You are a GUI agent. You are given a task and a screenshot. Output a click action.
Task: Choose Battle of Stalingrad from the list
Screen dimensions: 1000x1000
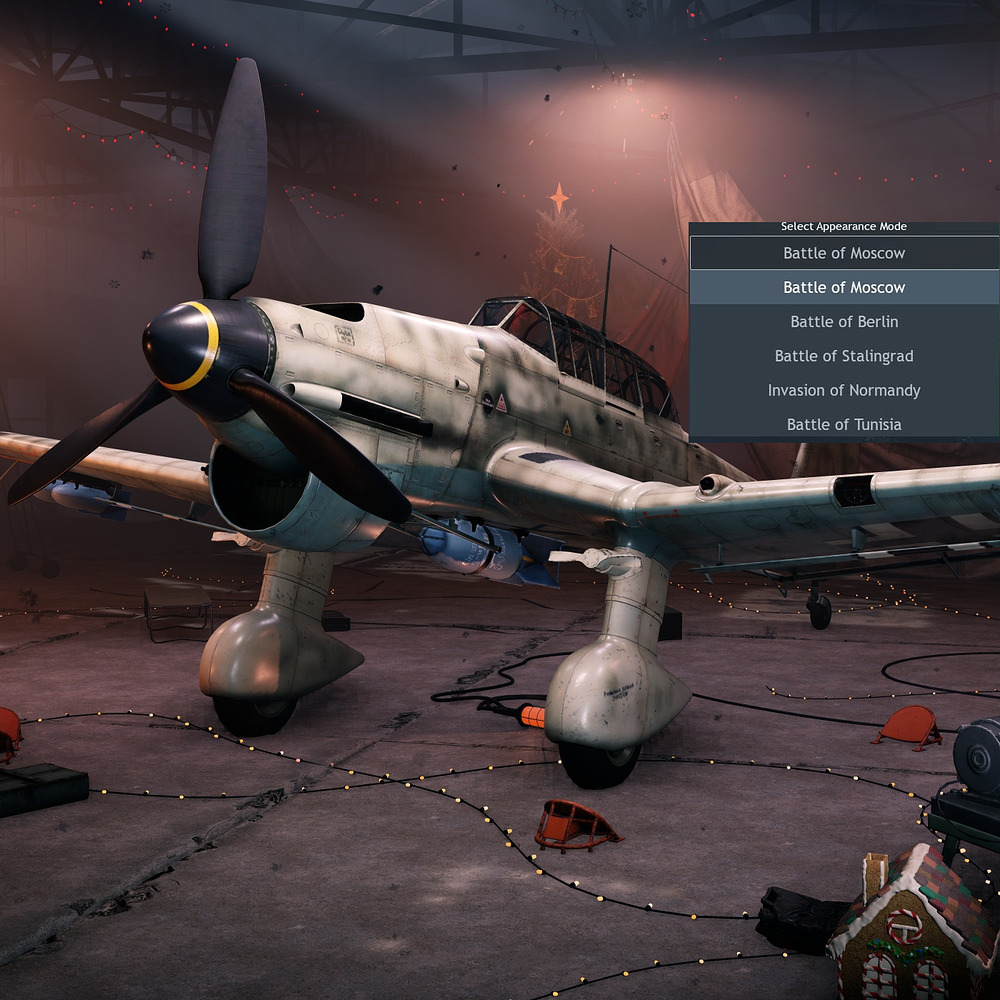tap(844, 356)
